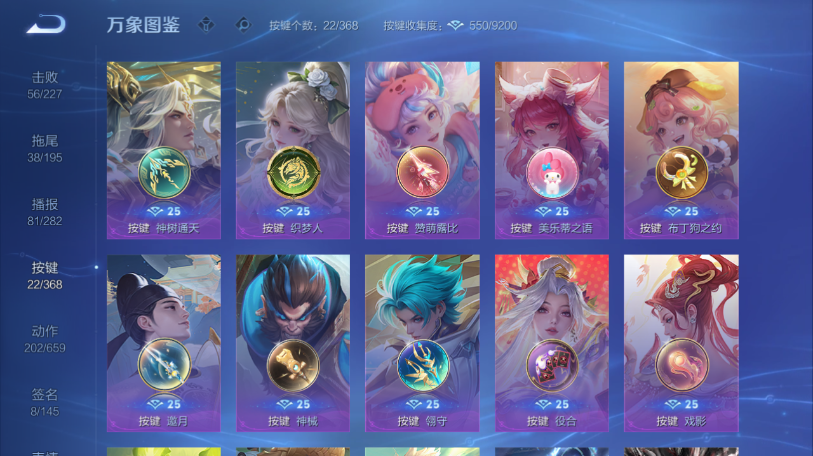Switch to the 动作 category tab
The height and width of the screenshot is (456, 813).
45,338
